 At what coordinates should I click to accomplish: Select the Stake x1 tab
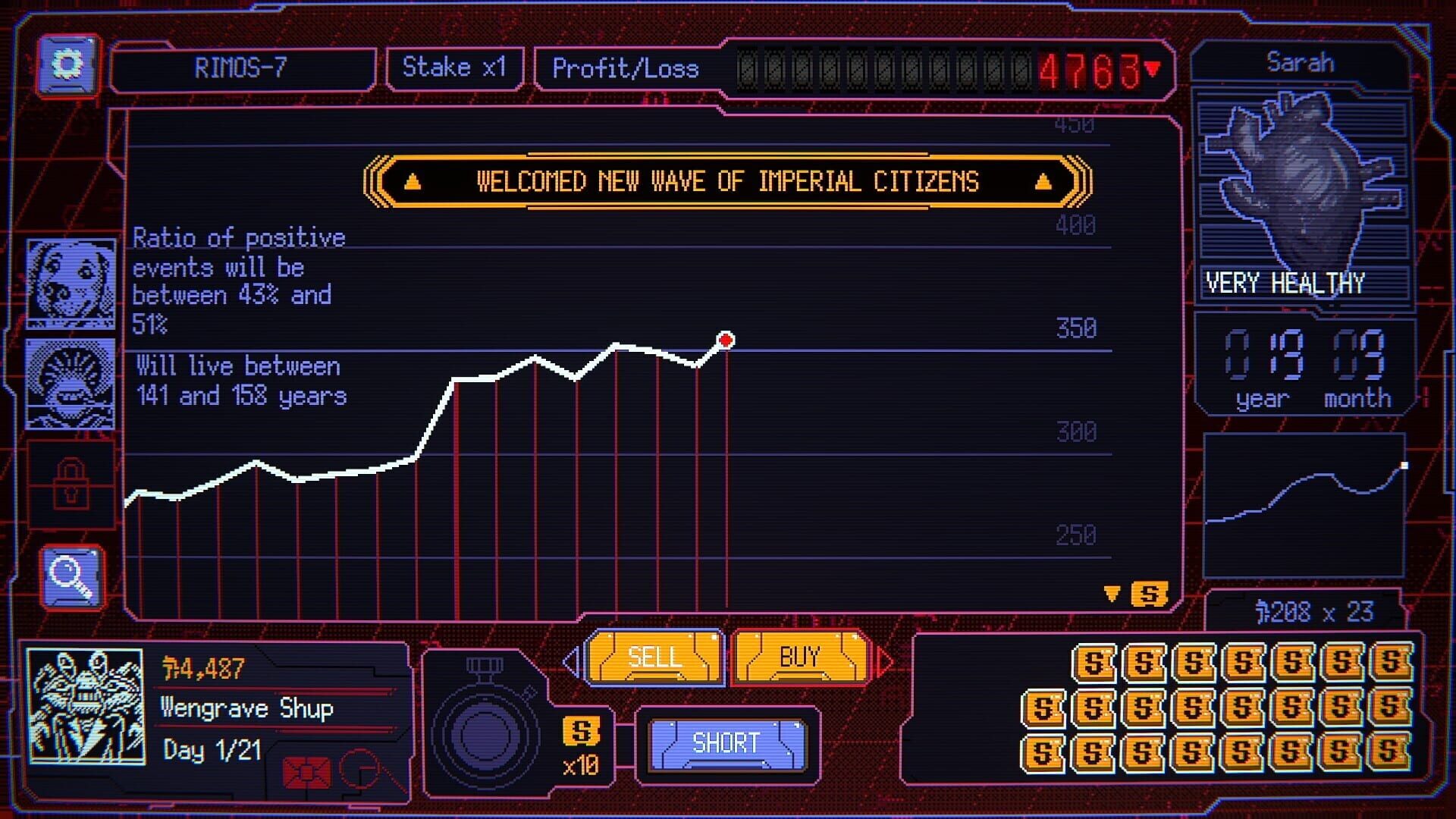(x=453, y=67)
